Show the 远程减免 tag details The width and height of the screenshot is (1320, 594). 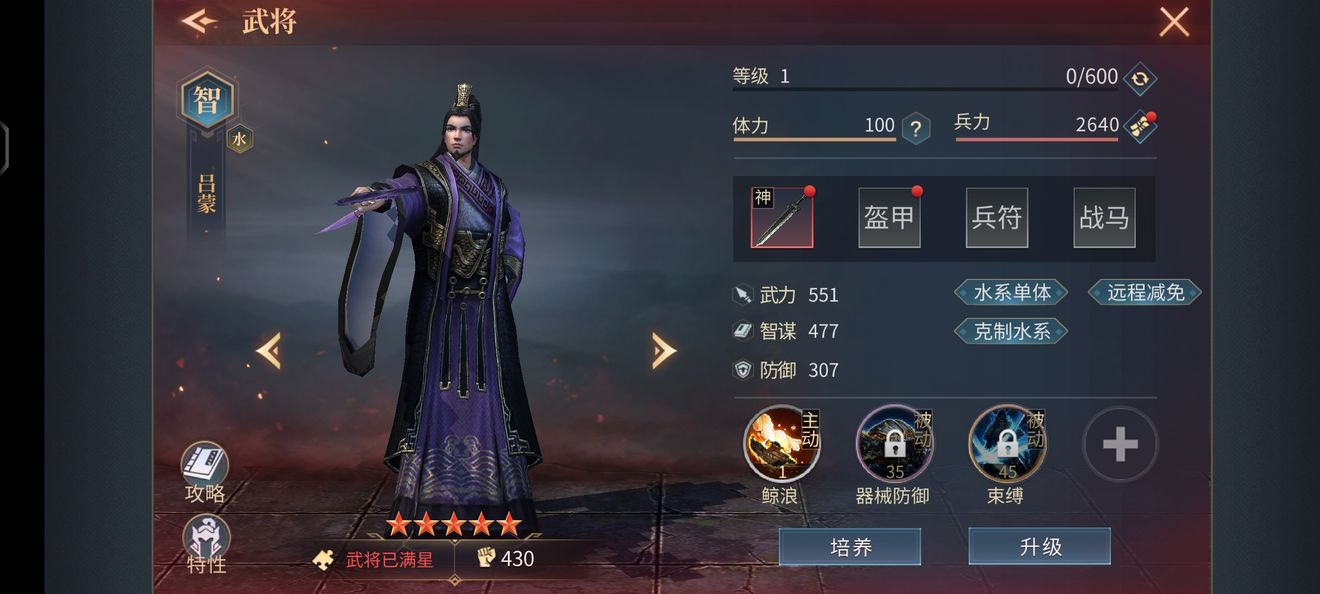click(x=1145, y=292)
